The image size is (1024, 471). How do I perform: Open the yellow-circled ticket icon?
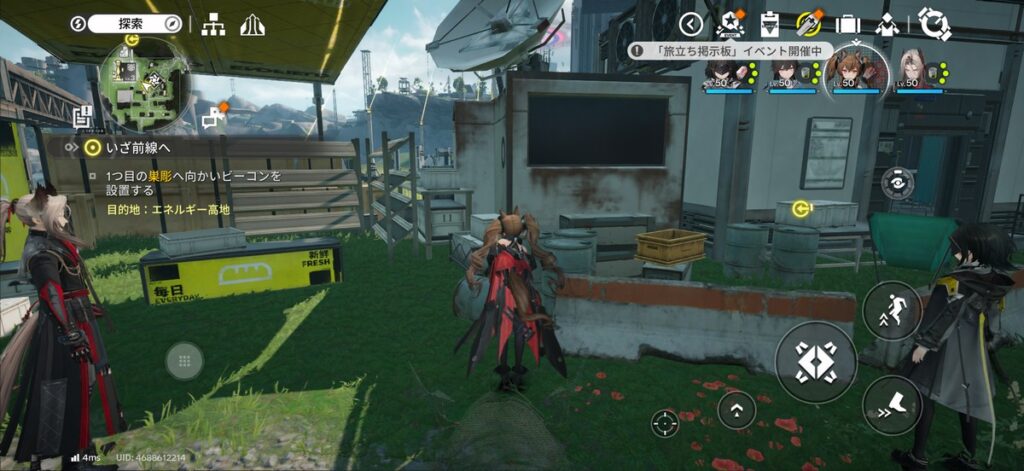coord(809,24)
